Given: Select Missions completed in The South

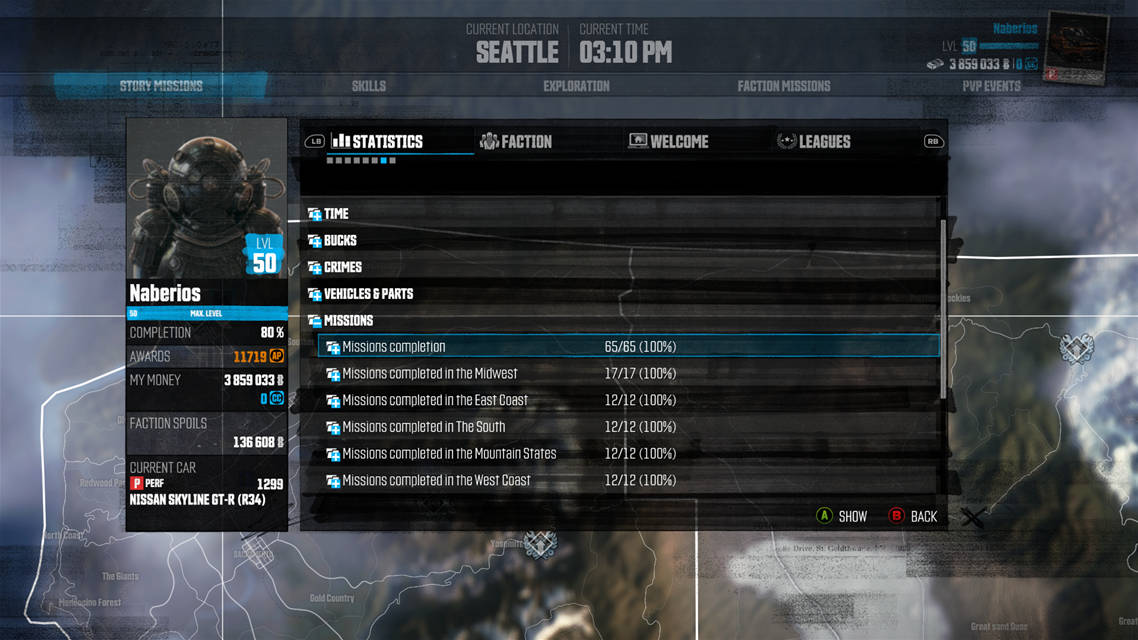Looking at the screenshot, I should click(424, 427).
